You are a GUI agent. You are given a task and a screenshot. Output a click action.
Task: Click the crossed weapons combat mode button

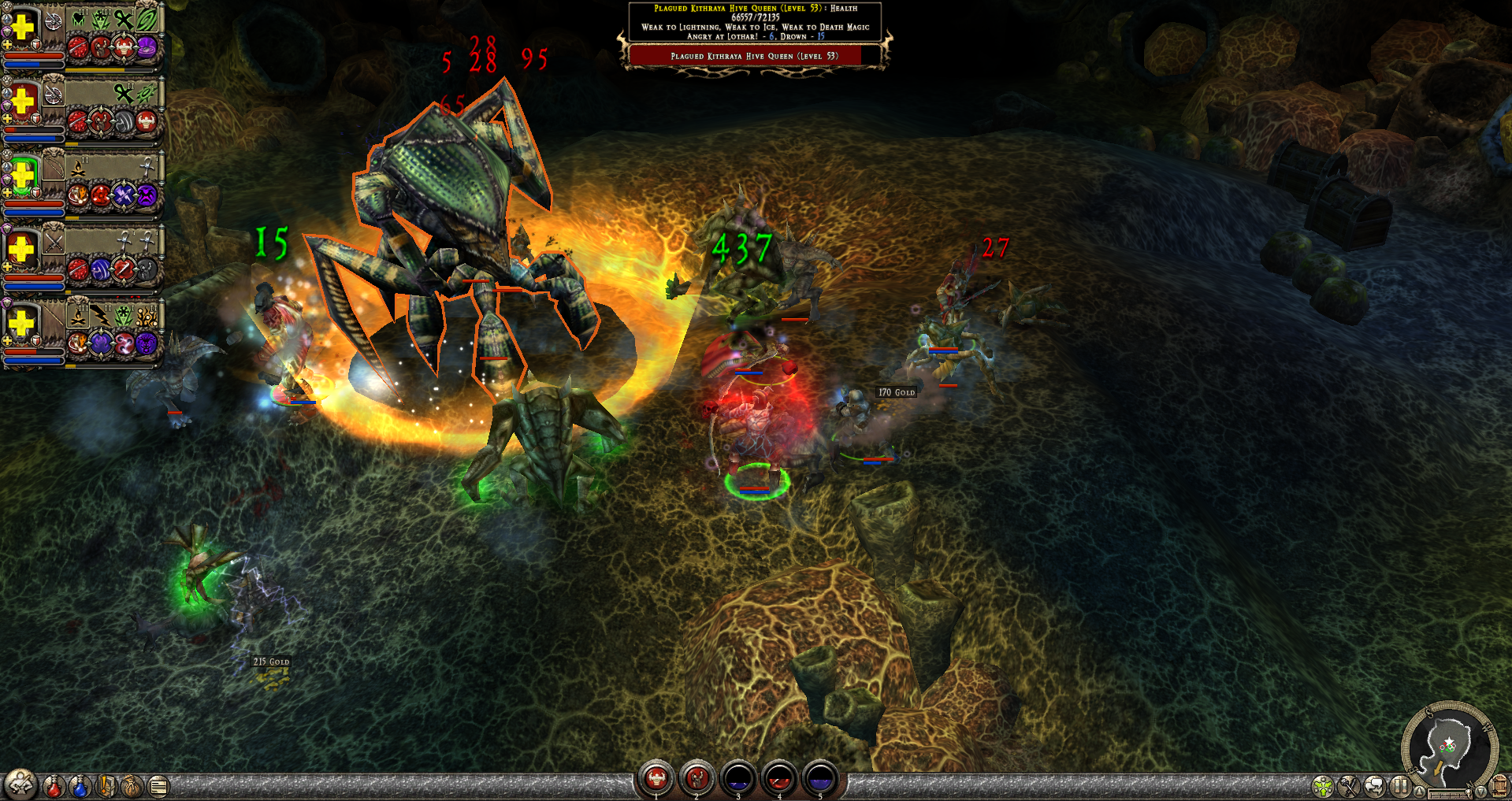(1349, 786)
